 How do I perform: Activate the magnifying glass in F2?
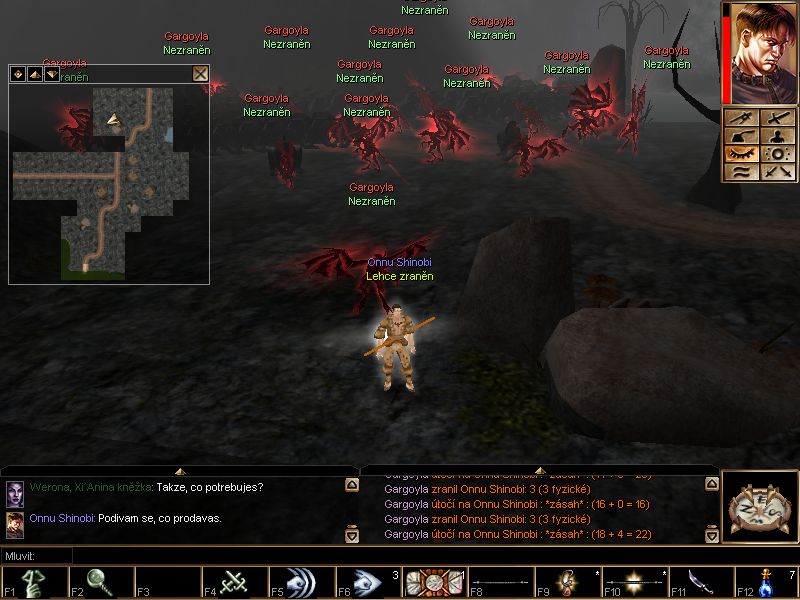click(x=100, y=582)
